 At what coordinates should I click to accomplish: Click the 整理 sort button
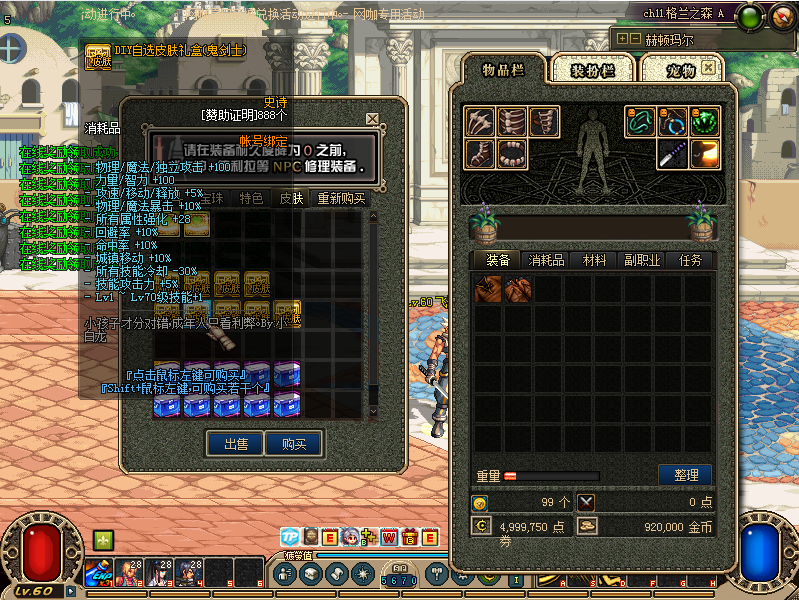coord(685,475)
